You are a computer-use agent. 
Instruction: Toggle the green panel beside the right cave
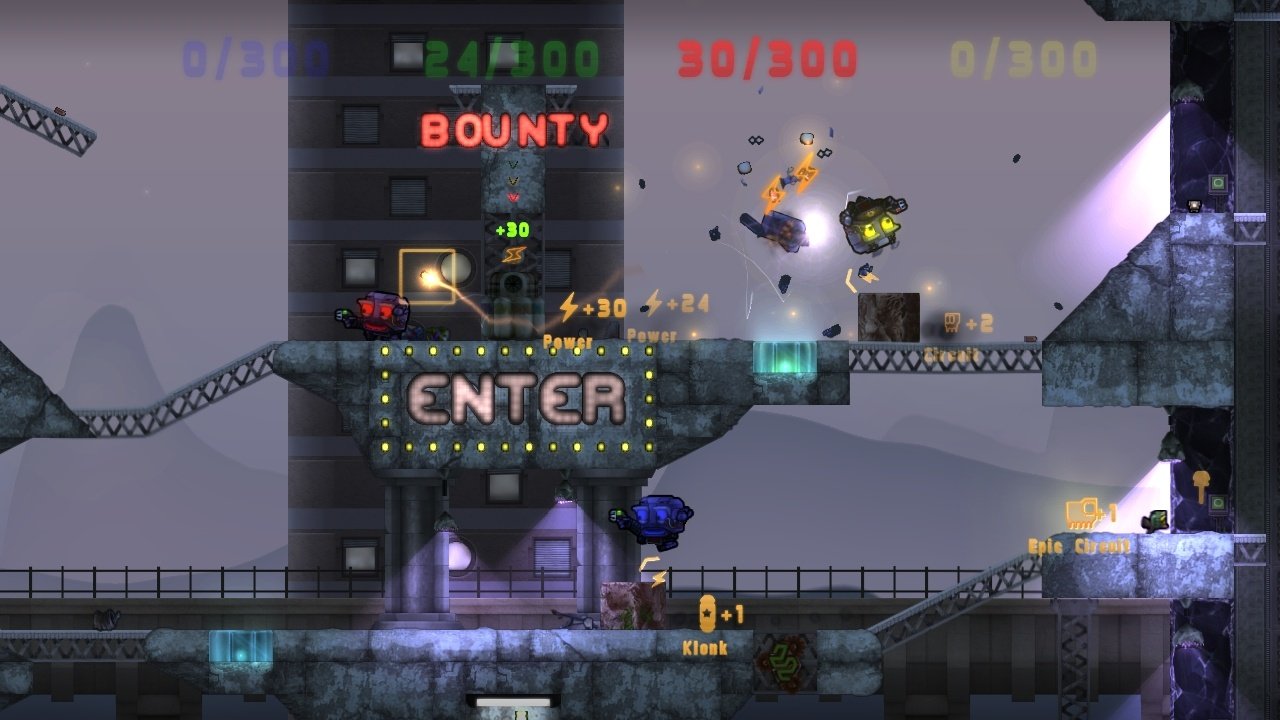click(x=1221, y=501)
